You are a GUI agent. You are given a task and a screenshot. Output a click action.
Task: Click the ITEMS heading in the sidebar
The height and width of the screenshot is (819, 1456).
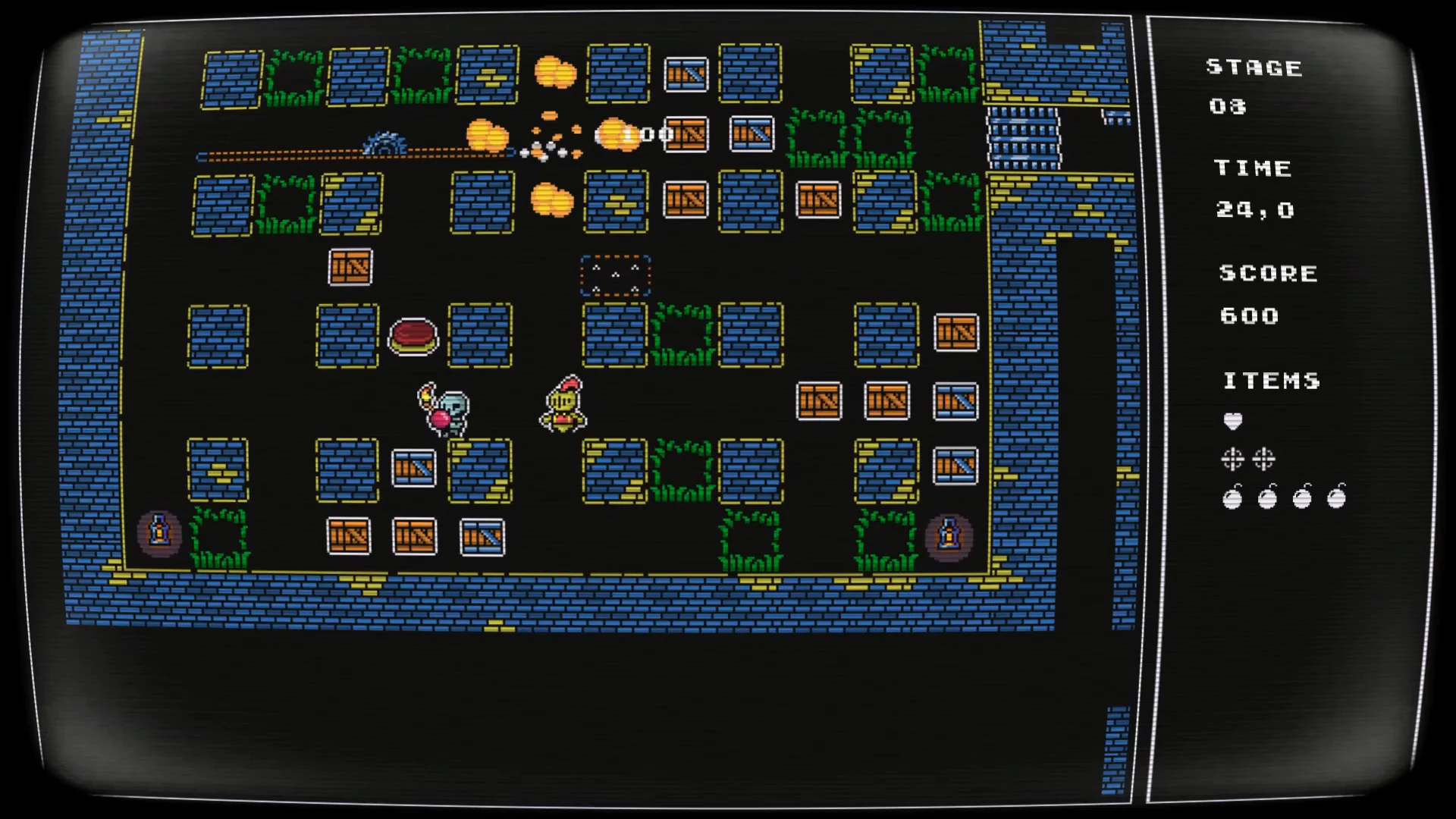coord(1271,381)
